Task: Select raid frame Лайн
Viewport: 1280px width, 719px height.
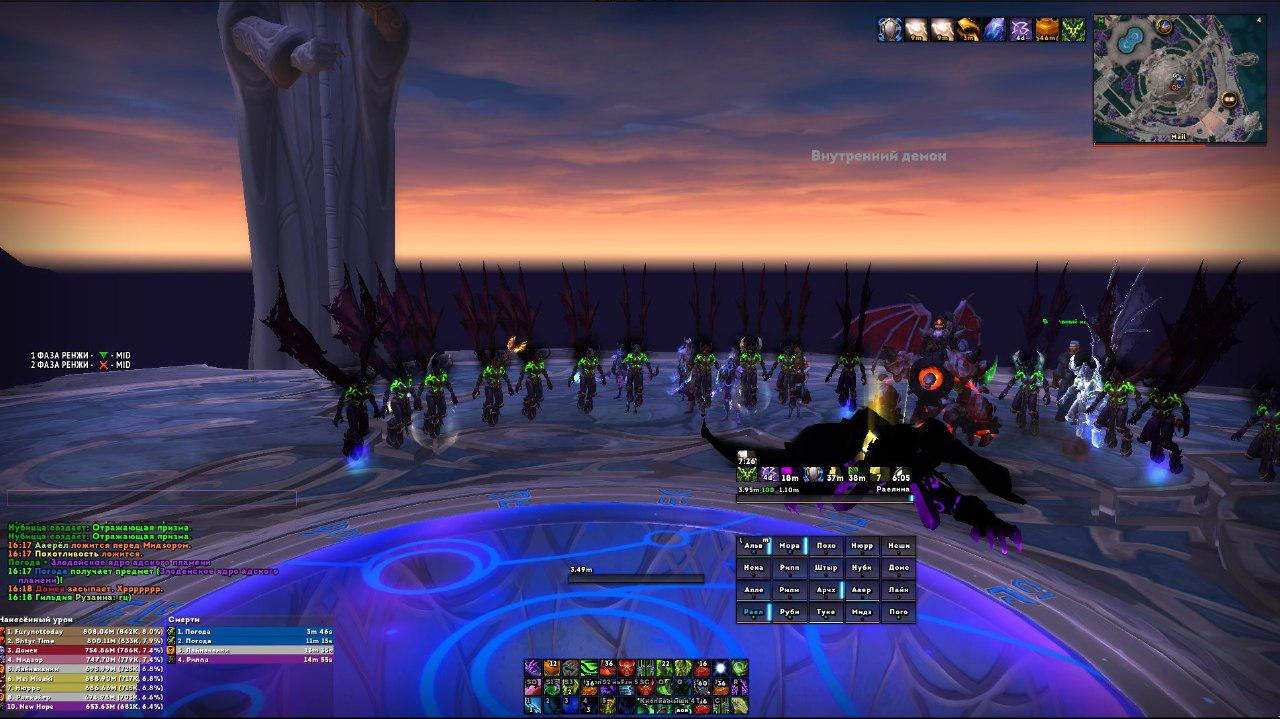Action: (898, 590)
